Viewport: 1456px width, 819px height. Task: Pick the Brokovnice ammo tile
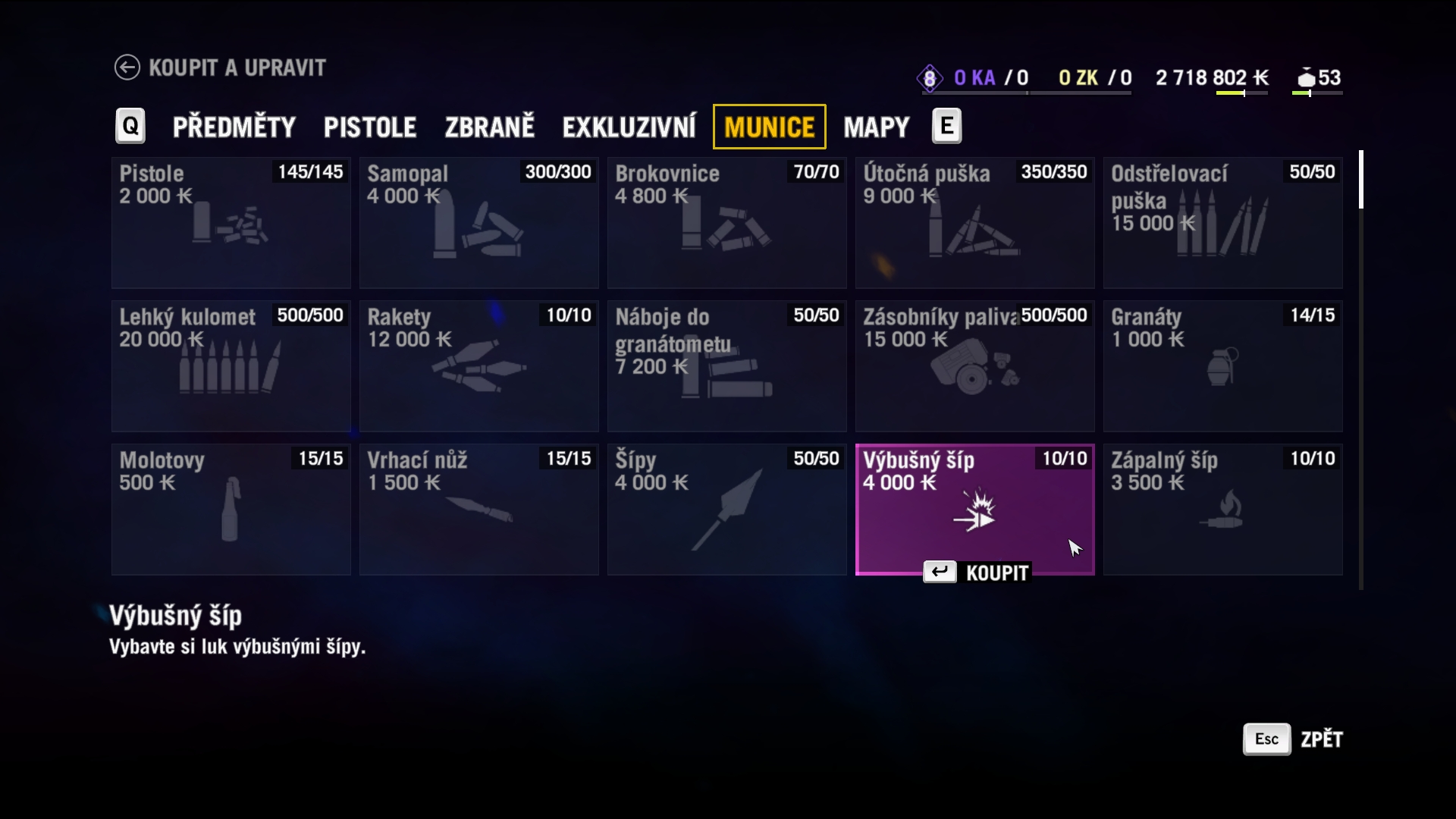pyautogui.click(x=726, y=222)
